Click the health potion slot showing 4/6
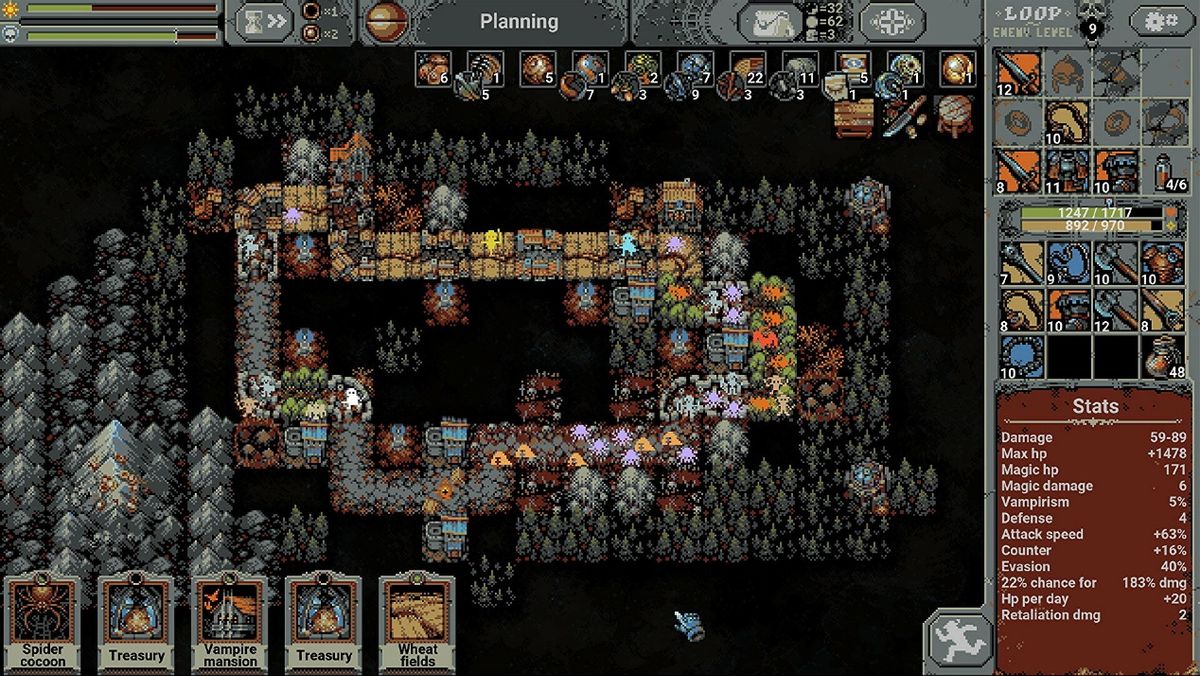Screen dimensions: 1200x676 click(1165, 170)
